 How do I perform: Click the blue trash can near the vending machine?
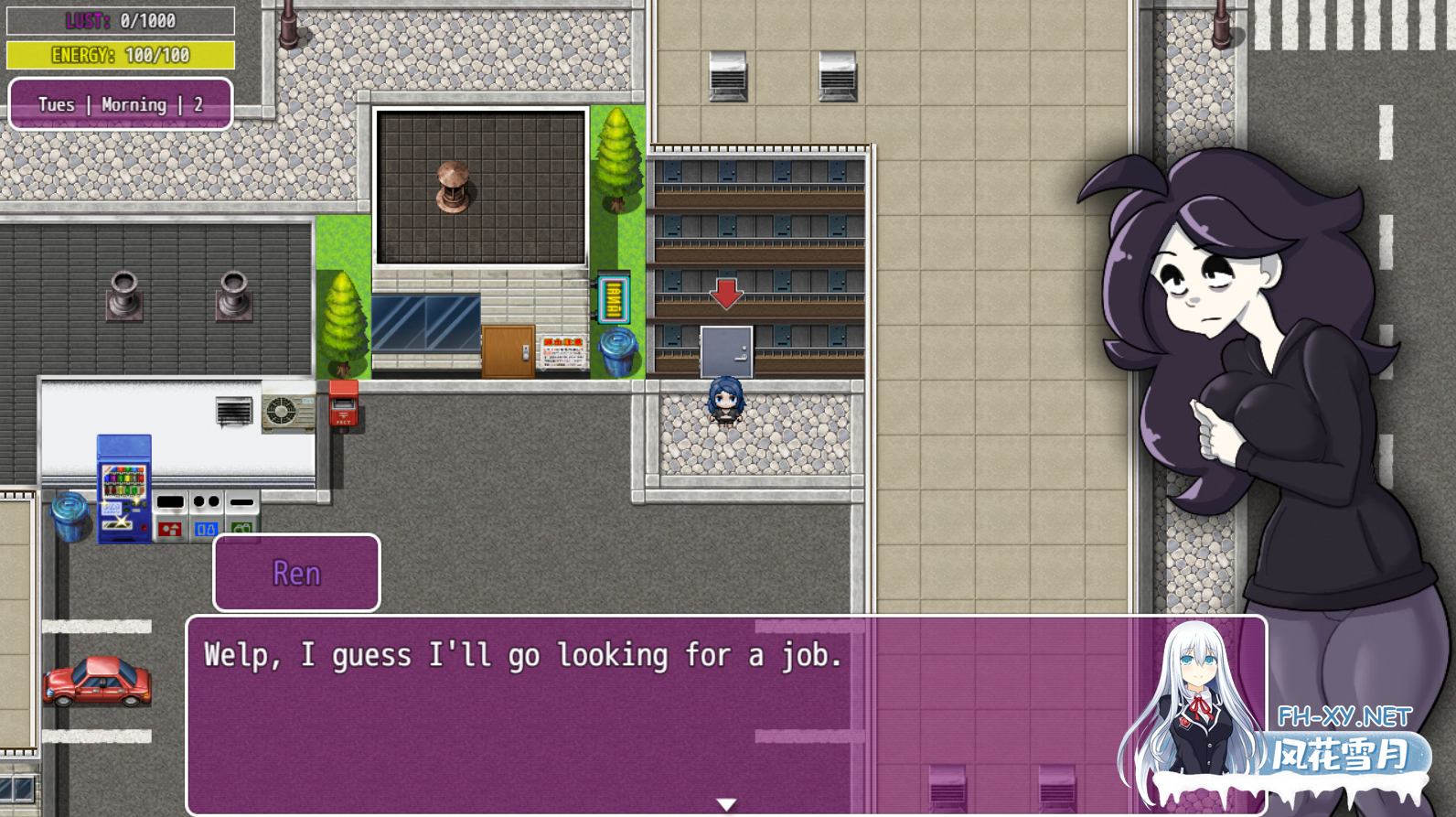coord(69,512)
